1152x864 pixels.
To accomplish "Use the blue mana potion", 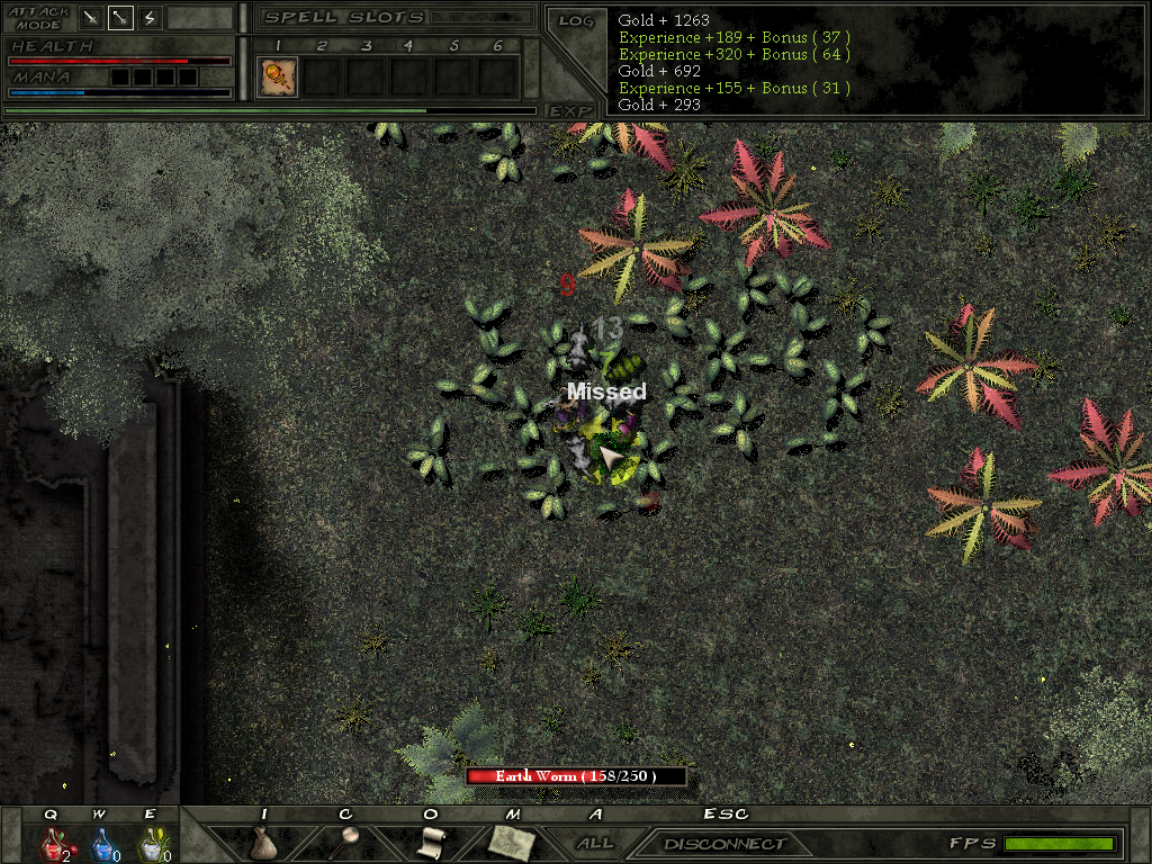I will point(101,845).
